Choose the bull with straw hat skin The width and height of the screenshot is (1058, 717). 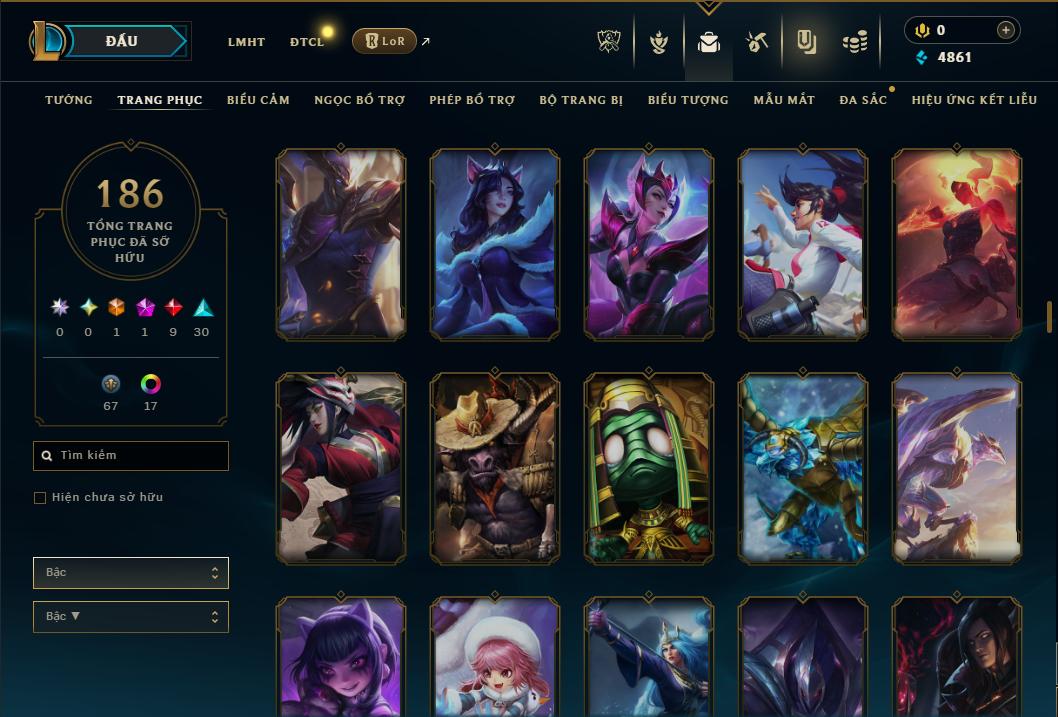(494, 468)
